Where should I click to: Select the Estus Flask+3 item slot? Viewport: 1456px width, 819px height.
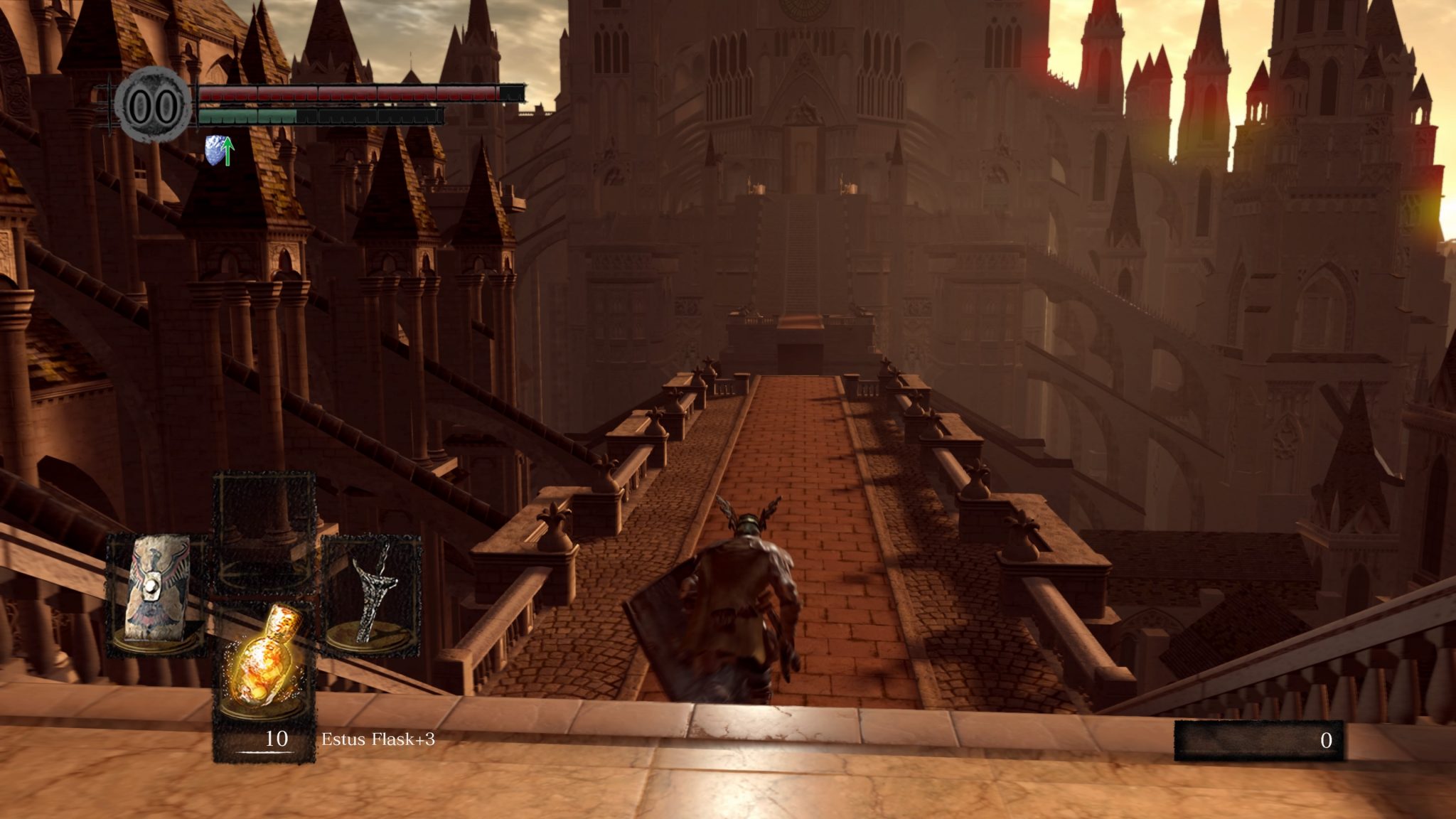(x=264, y=663)
